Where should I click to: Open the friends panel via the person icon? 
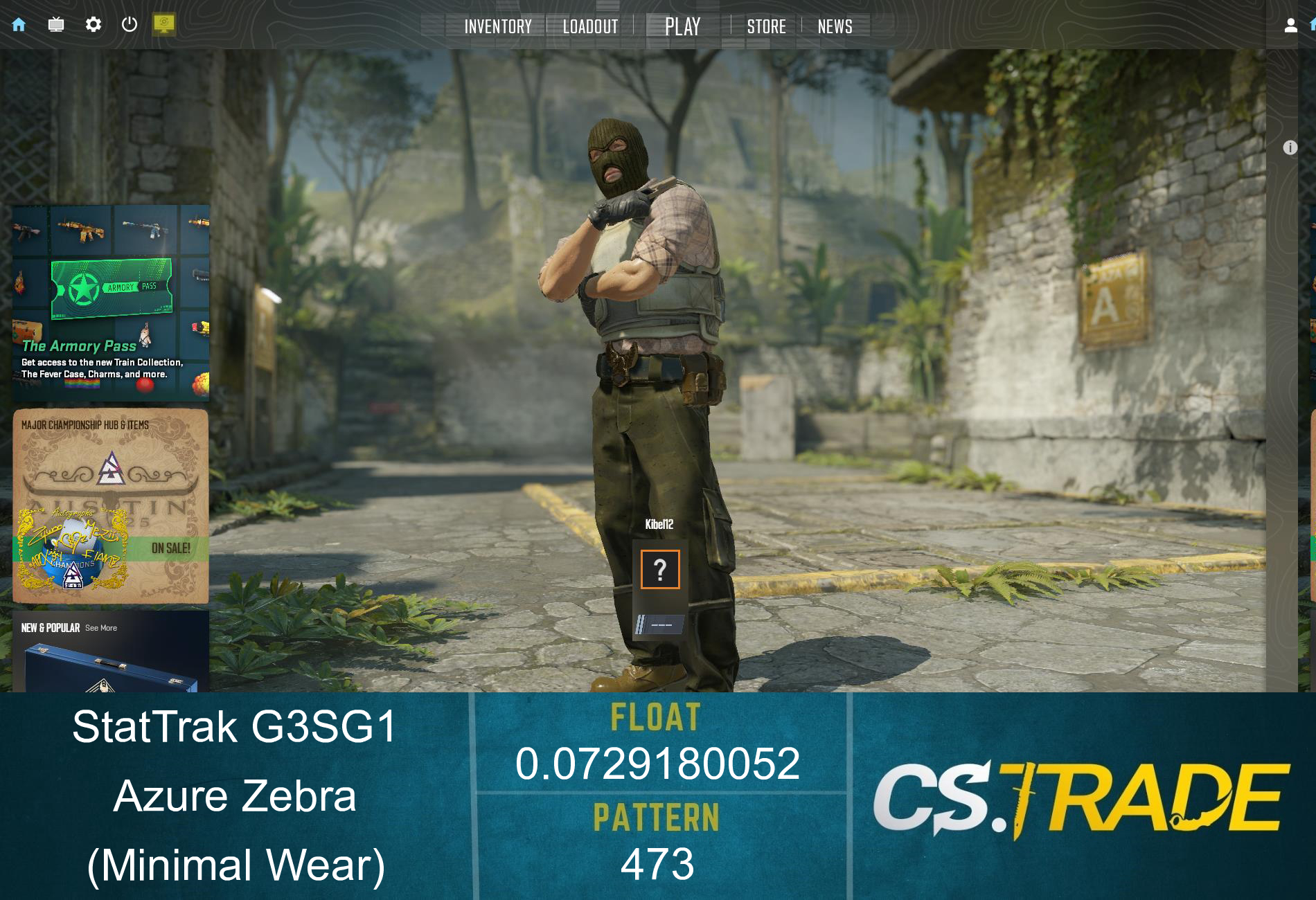coord(1290,25)
